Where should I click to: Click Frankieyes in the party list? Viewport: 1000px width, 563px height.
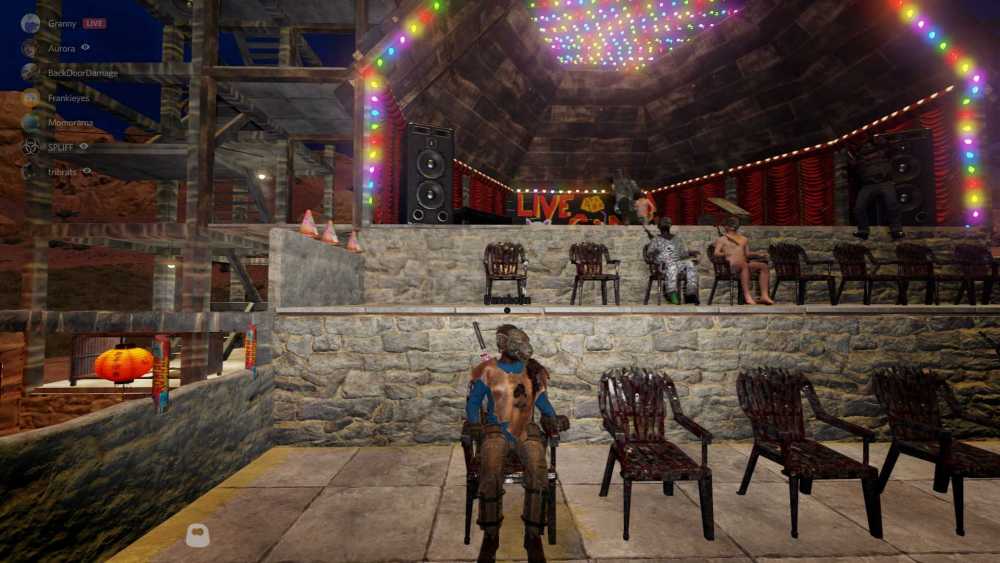tap(70, 97)
